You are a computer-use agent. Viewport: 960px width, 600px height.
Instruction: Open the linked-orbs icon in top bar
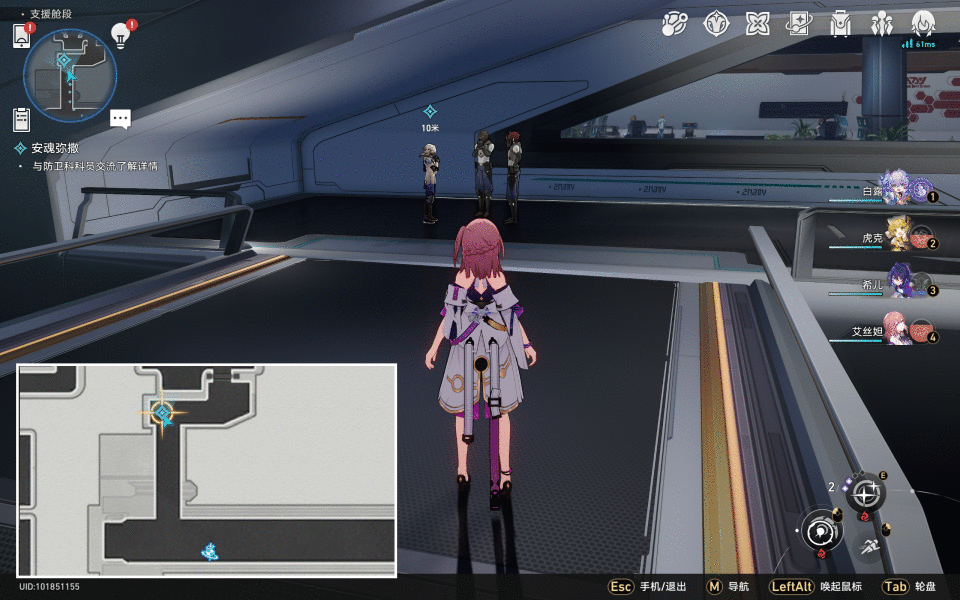click(x=675, y=23)
